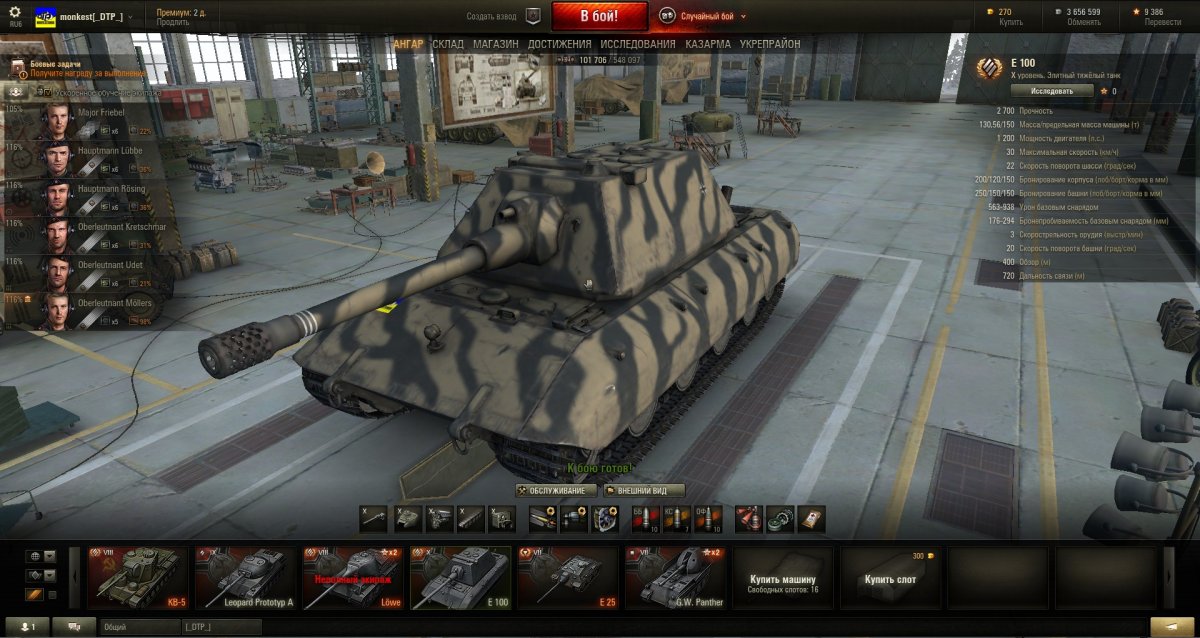Open the УКРЕПРАЙОН tab
This screenshot has width=1200, height=638.
pyautogui.click(x=770, y=44)
